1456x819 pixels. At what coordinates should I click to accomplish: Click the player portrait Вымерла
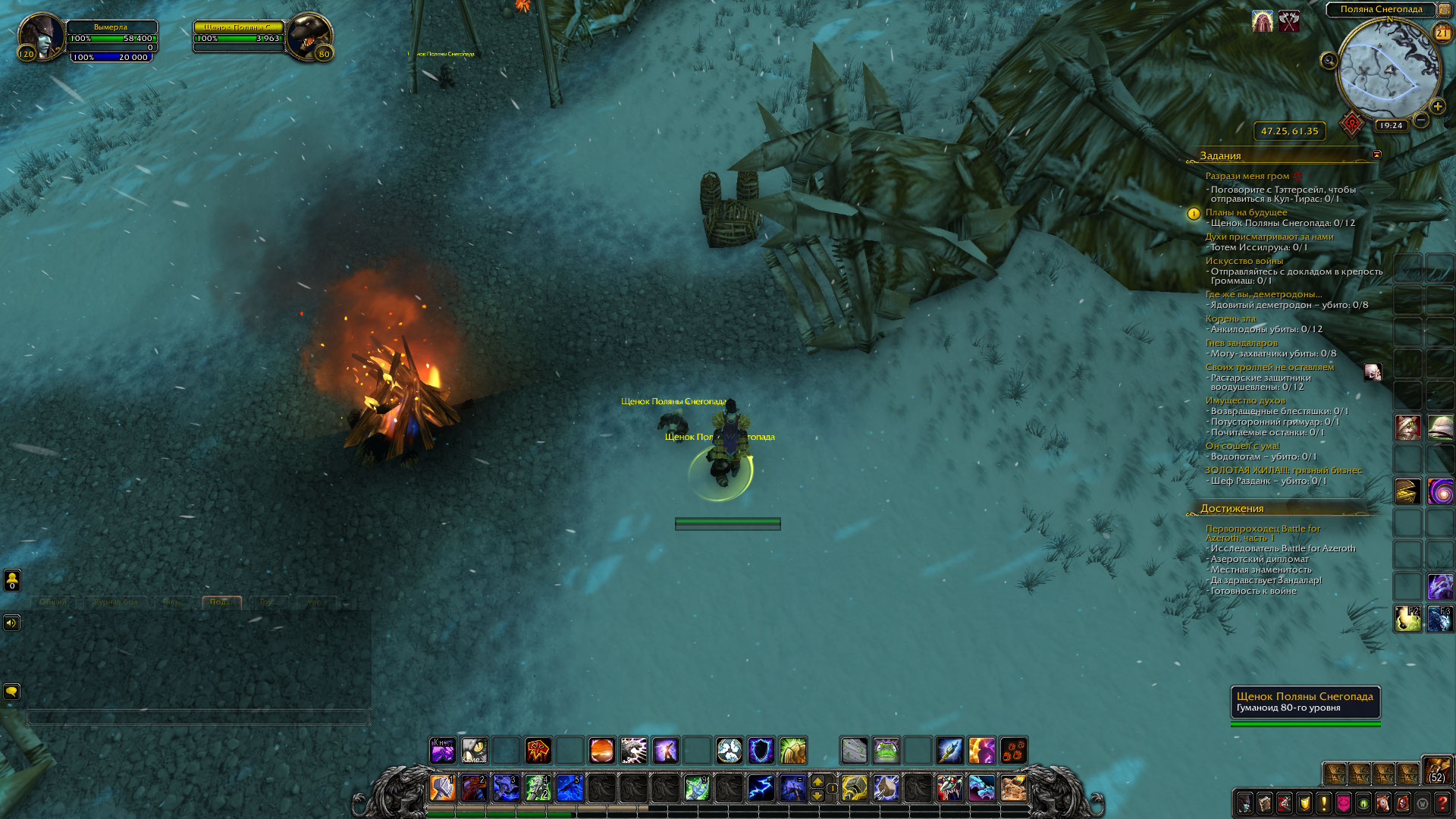(x=42, y=35)
